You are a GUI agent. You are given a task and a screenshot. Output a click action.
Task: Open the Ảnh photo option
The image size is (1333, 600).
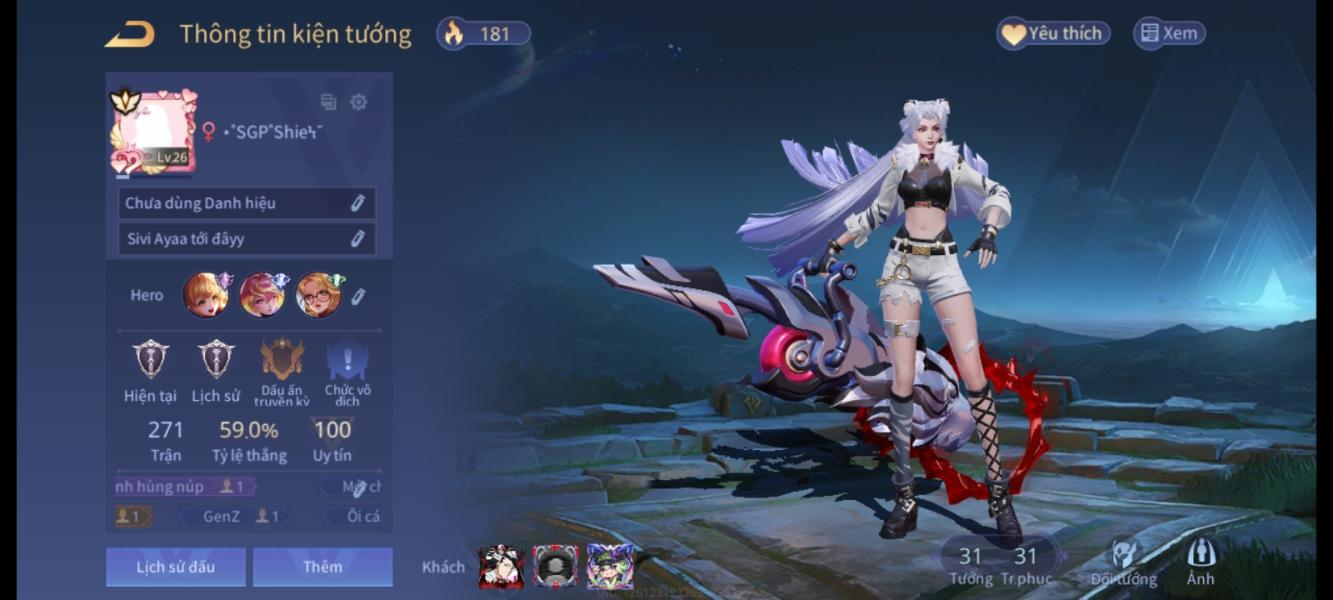pyautogui.click(x=1200, y=562)
